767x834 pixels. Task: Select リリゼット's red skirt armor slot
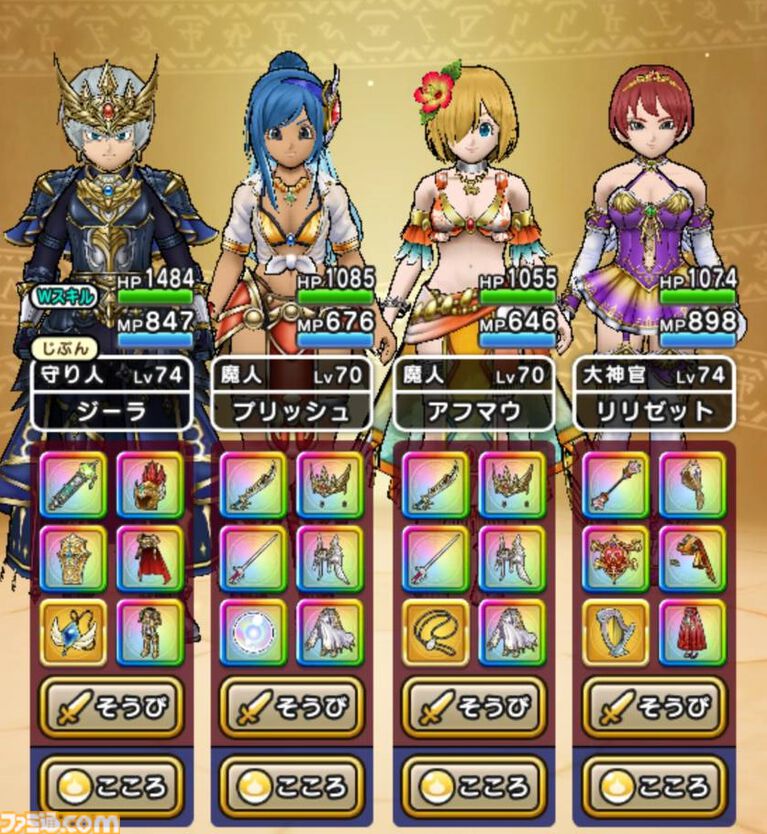pos(693,633)
